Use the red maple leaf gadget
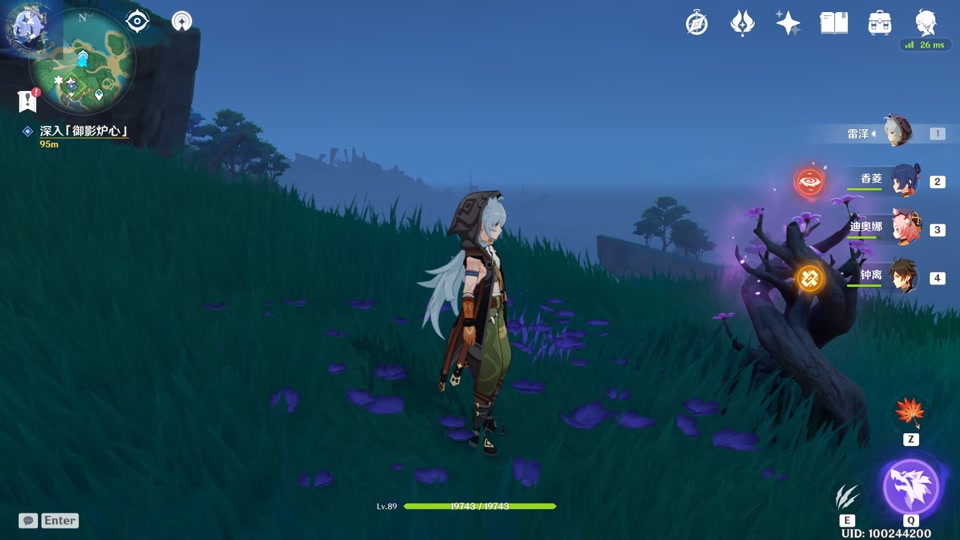The image size is (960, 540). [x=910, y=411]
